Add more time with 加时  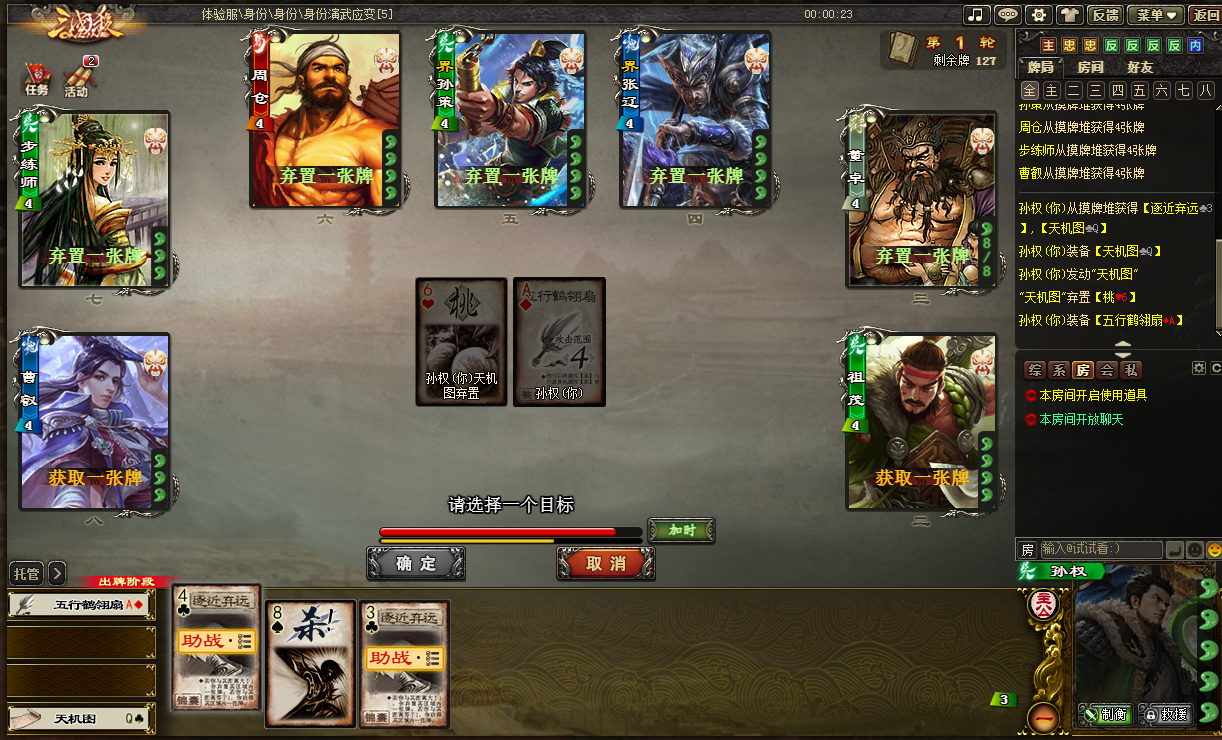click(681, 530)
